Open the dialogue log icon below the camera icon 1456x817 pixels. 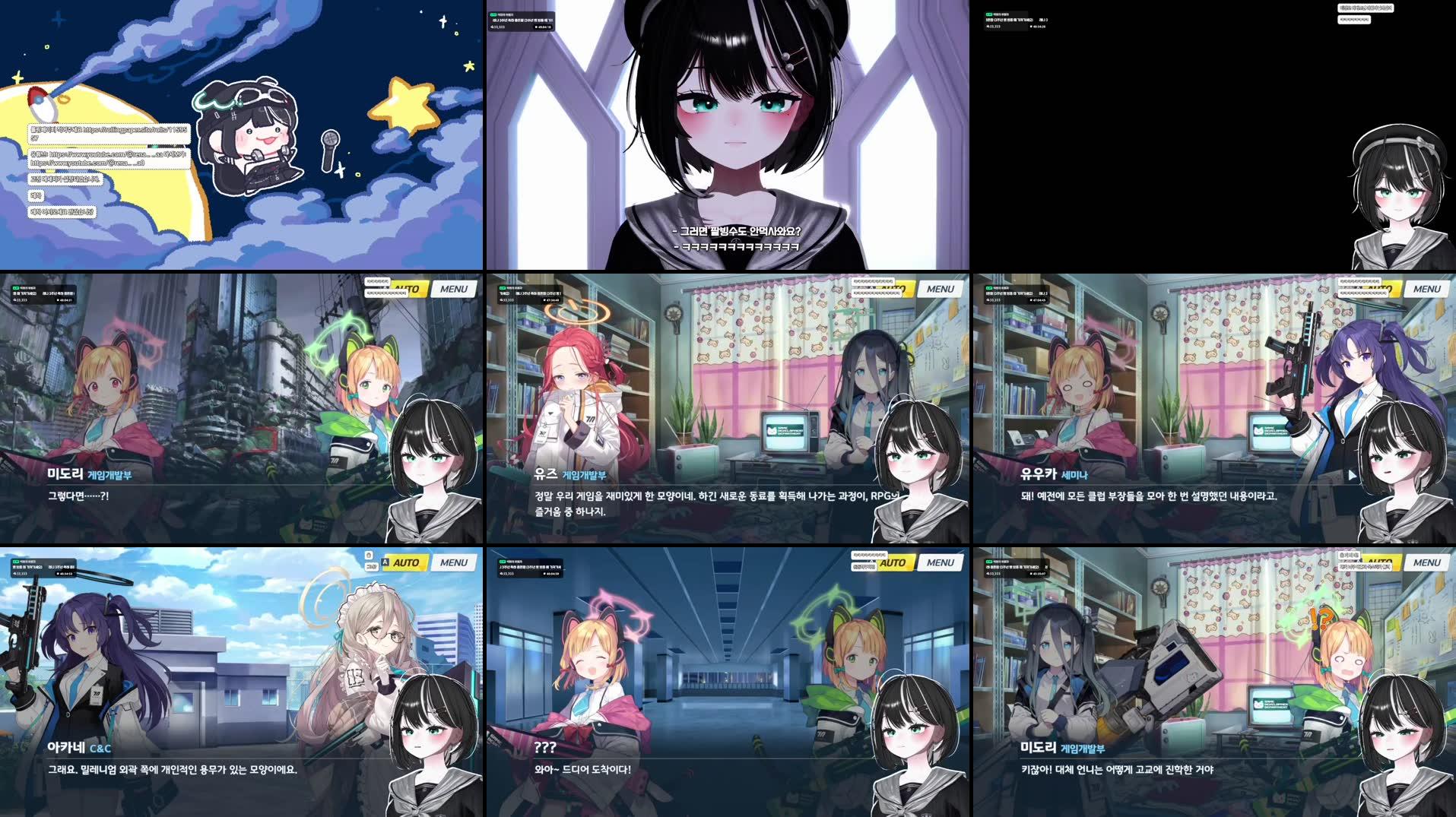[x=371, y=567]
